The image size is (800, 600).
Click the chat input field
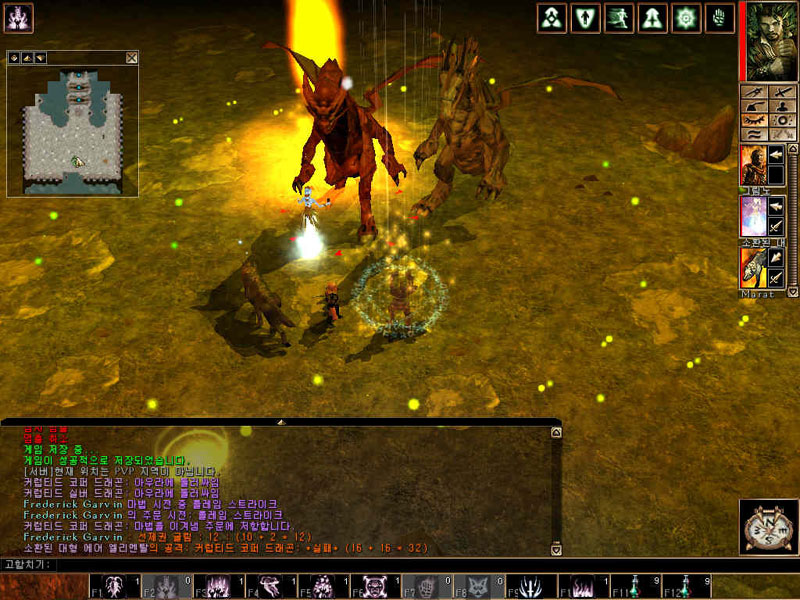click(x=400, y=565)
